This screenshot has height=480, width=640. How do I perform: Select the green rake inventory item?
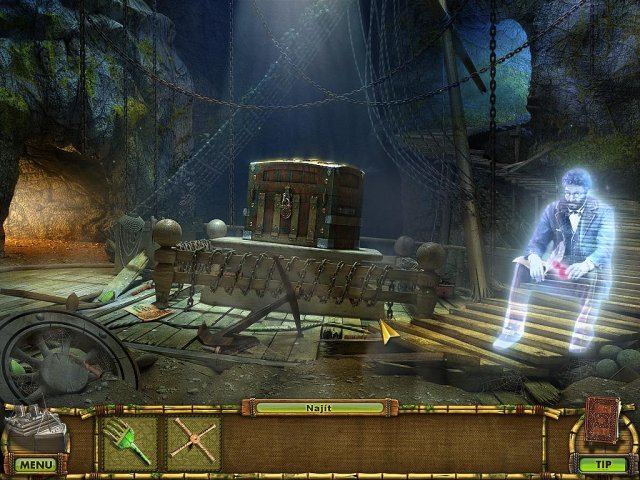129,441
